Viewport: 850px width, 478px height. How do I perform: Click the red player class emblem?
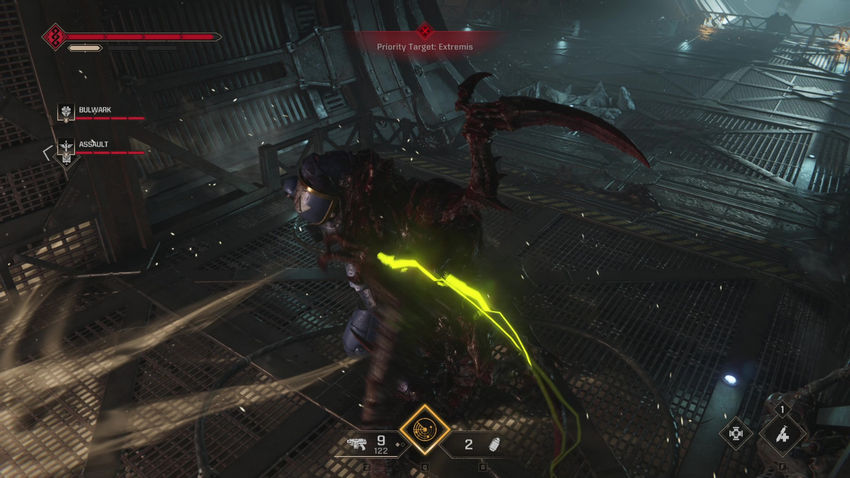click(x=55, y=38)
